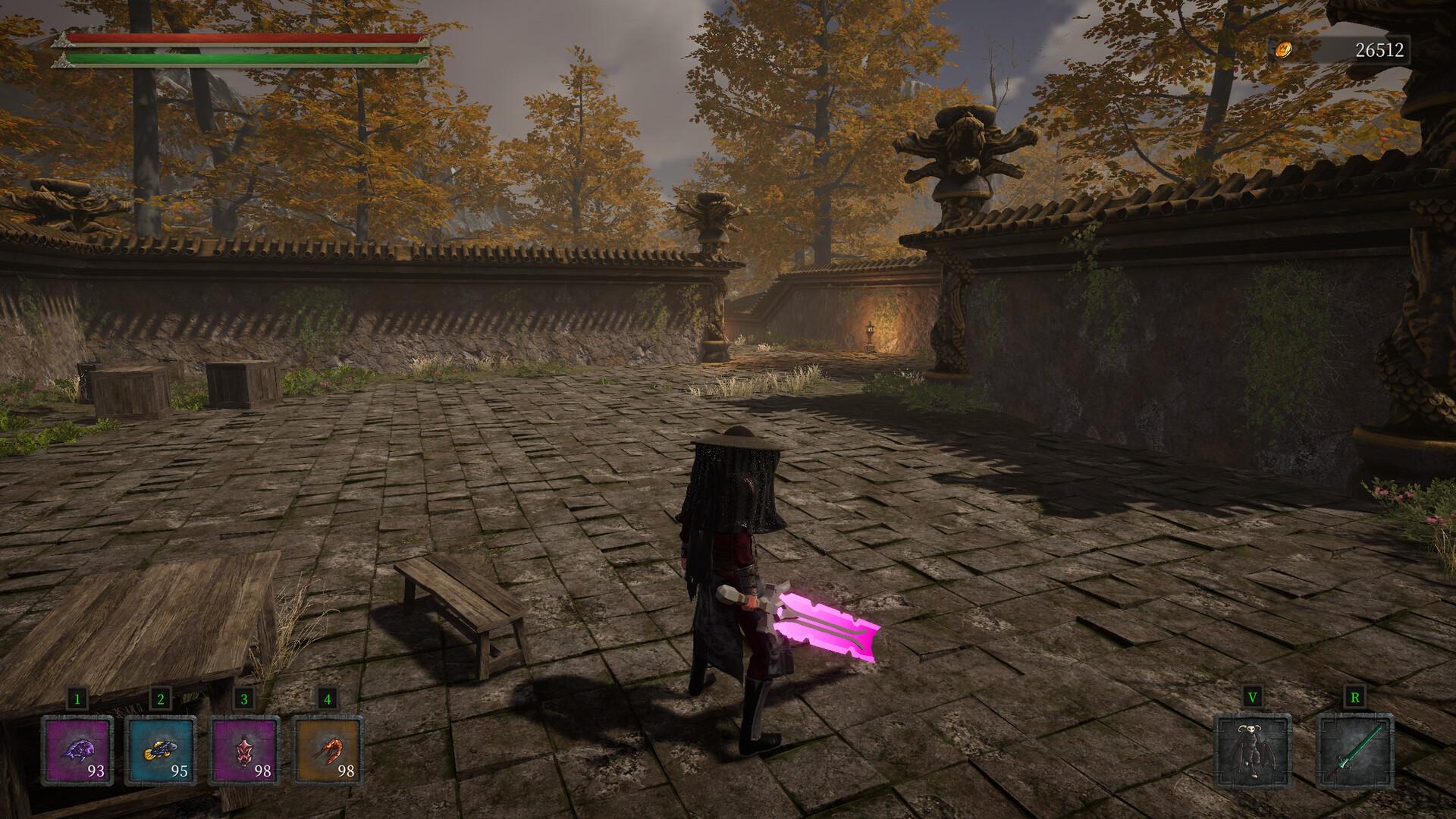This screenshot has width=1456, height=819.
Task: Use the orange shrimp item
Action: pyautogui.click(x=327, y=751)
